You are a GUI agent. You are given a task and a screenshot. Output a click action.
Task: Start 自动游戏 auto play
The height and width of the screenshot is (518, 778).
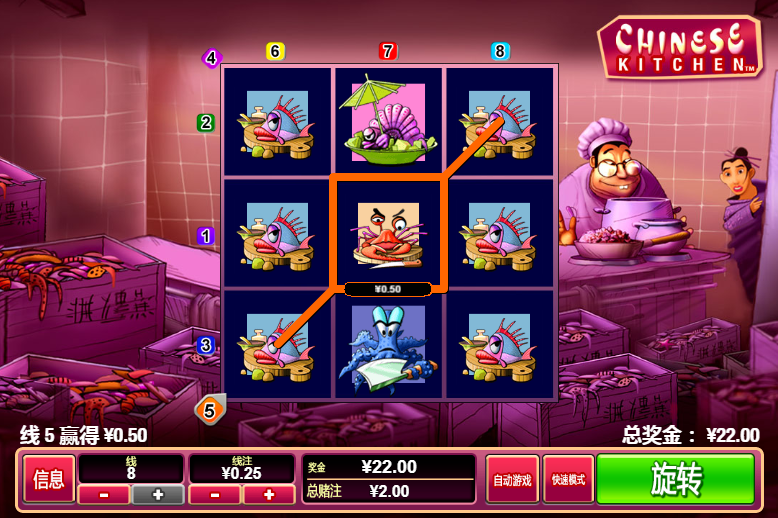tap(512, 480)
